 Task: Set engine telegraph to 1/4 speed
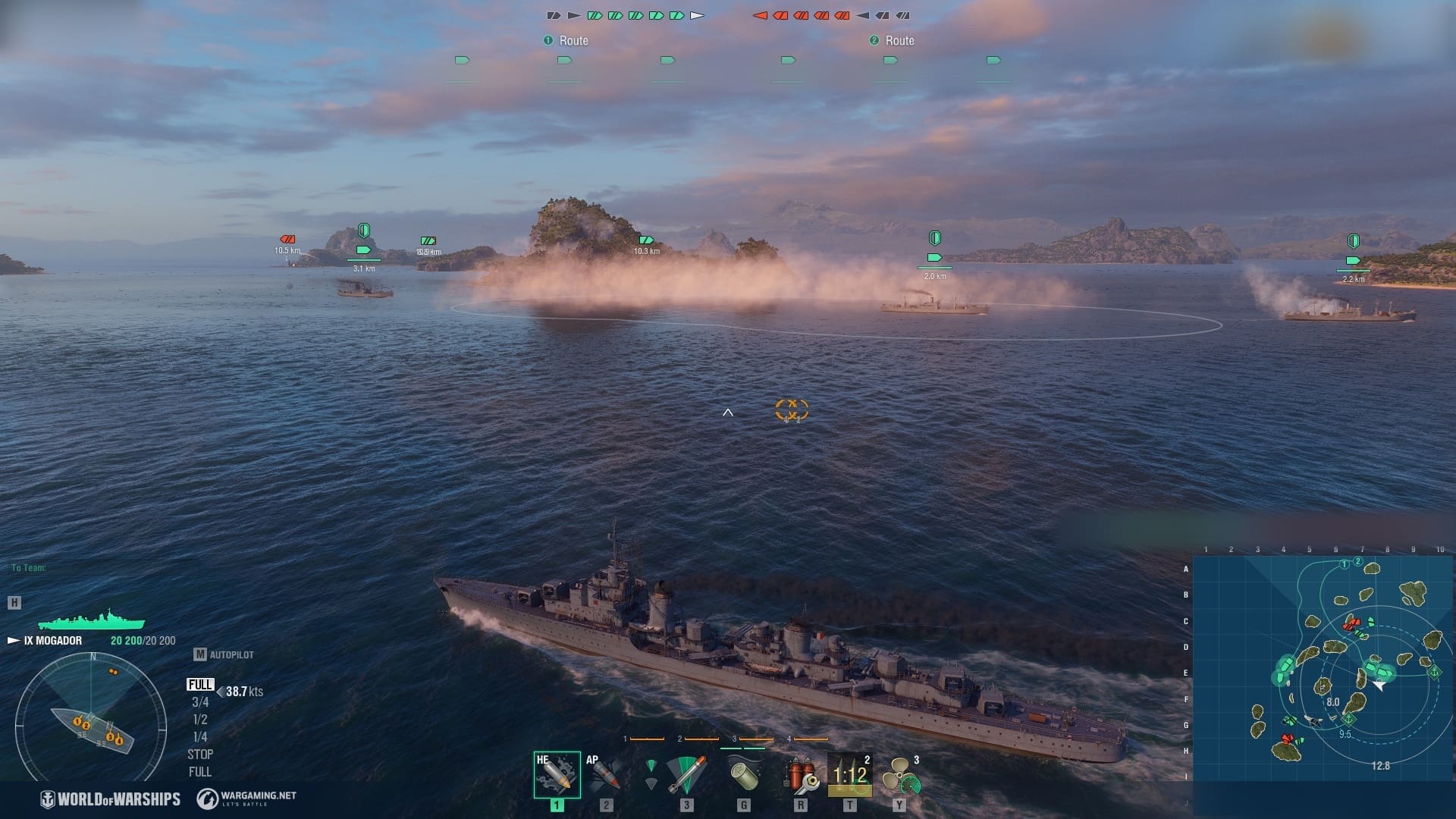(200, 737)
